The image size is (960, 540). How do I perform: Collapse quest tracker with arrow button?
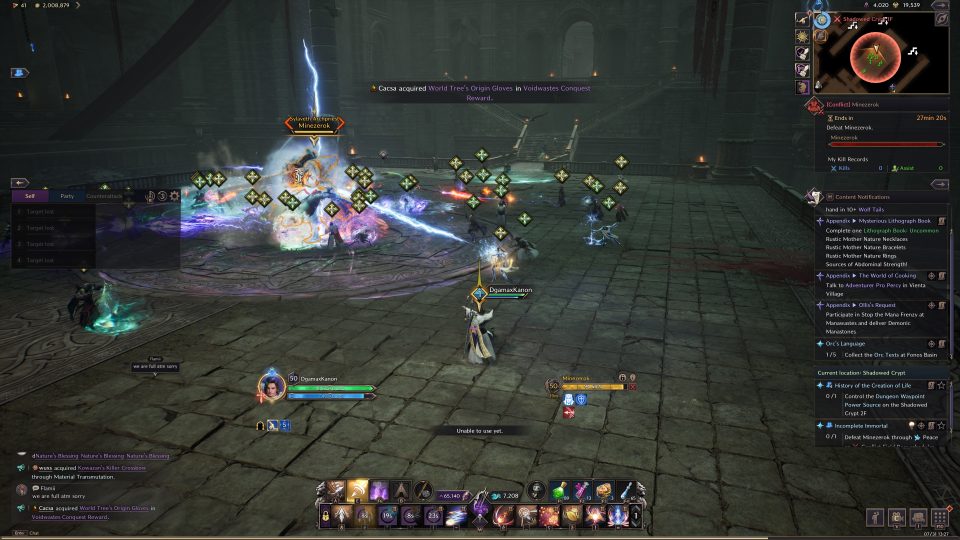click(939, 184)
